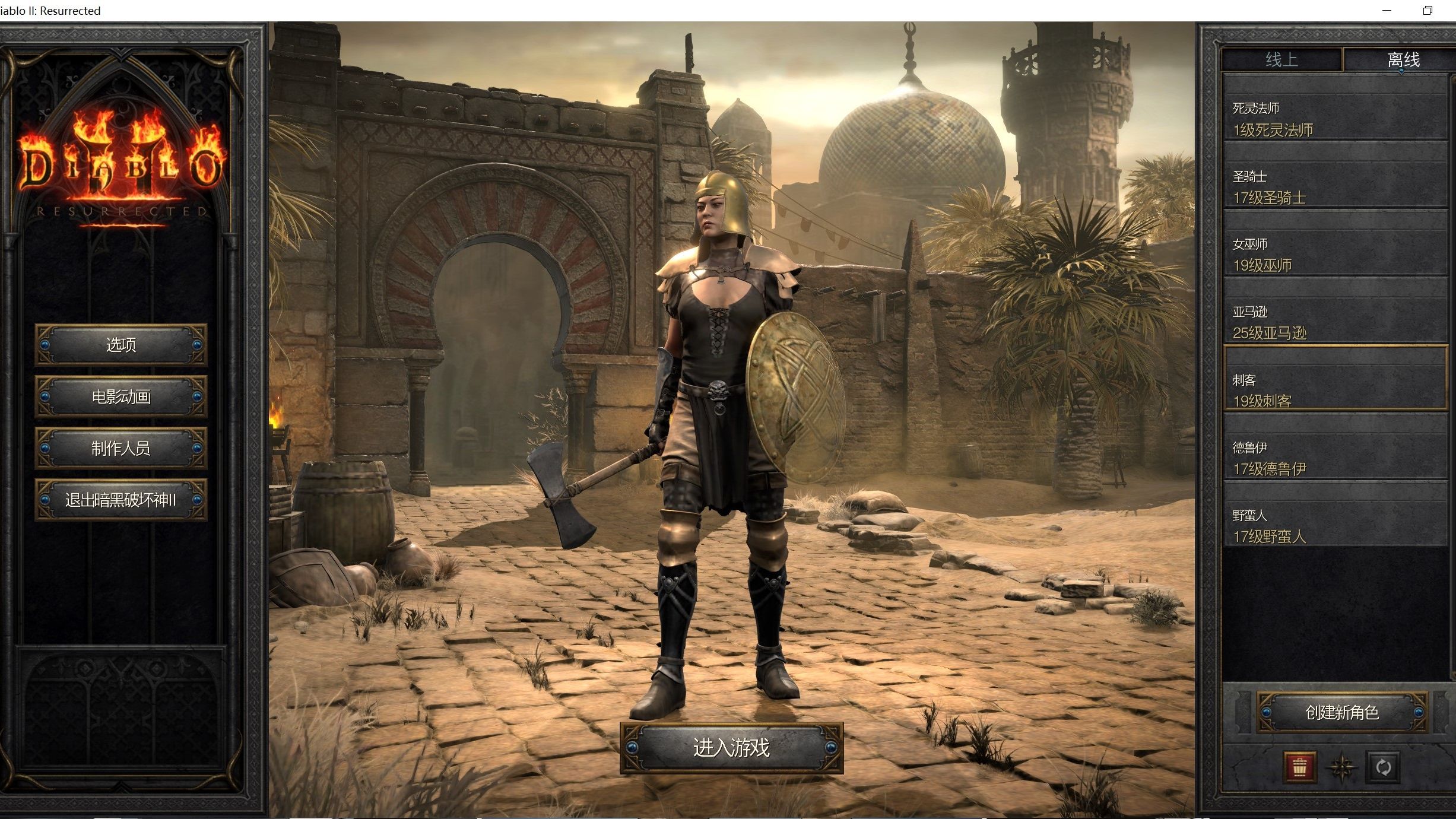Click 创建新角色 to create a character
1456x819 pixels.
click(x=1342, y=712)
